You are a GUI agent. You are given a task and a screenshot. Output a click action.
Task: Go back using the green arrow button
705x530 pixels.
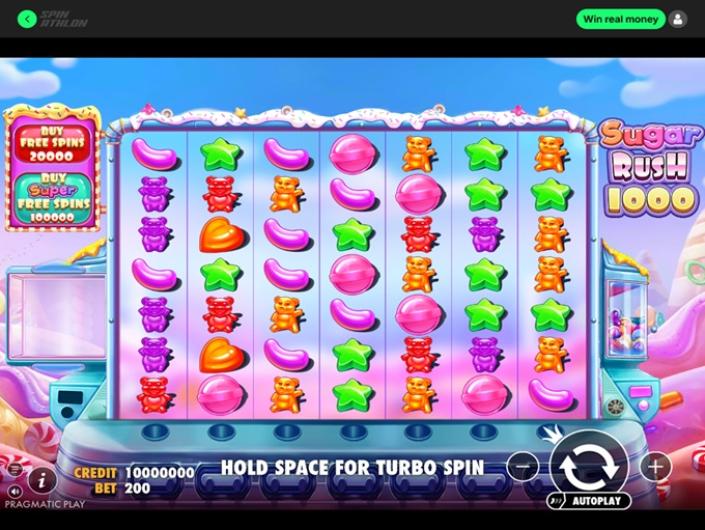tap(27, 19)
